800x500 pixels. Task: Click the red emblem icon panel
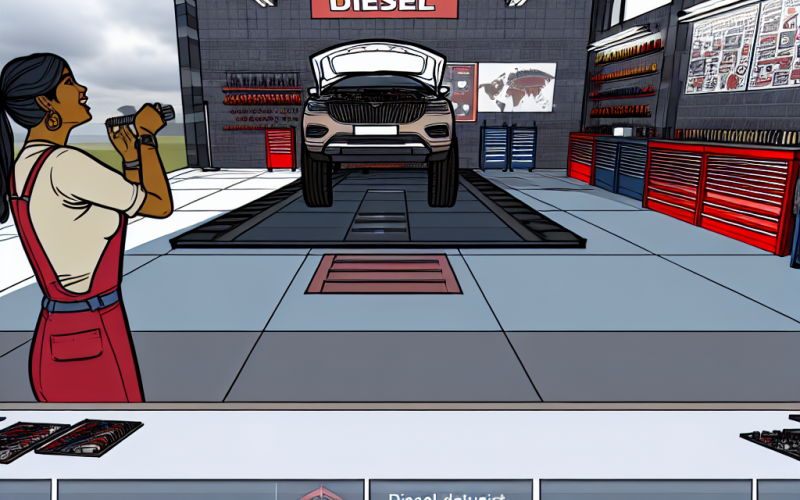pyautogui.click(x=320, y=490)
